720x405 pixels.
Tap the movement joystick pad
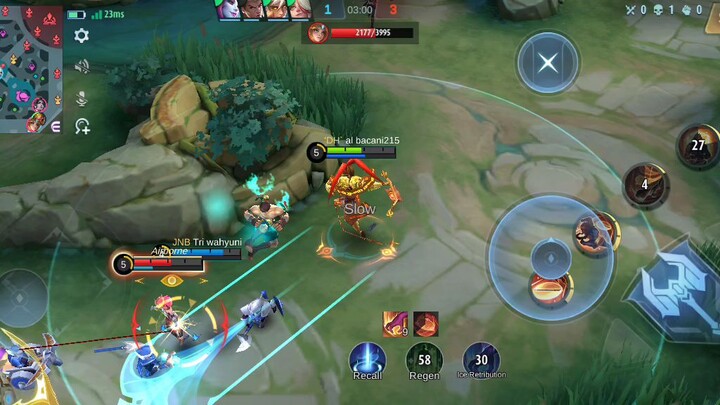(24, 297)
